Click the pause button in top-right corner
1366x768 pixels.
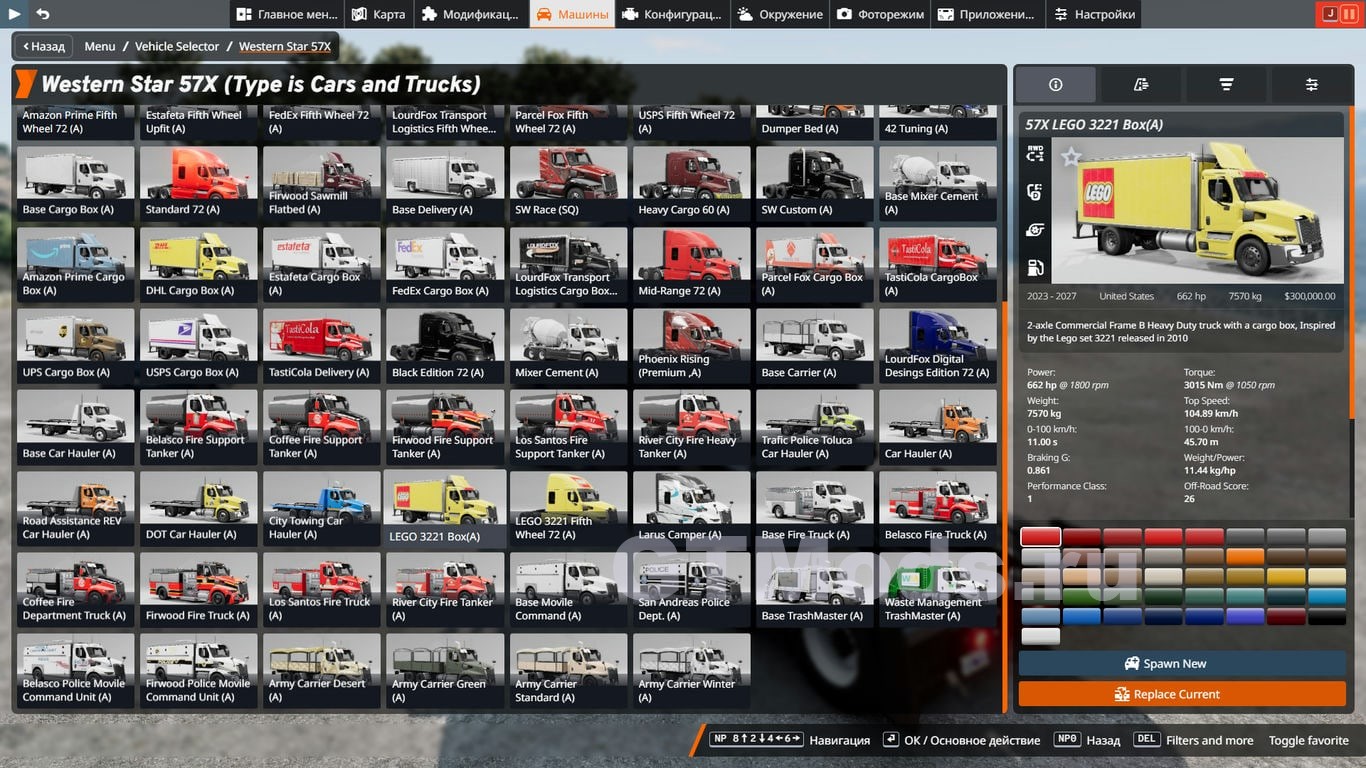[1348, 14]
